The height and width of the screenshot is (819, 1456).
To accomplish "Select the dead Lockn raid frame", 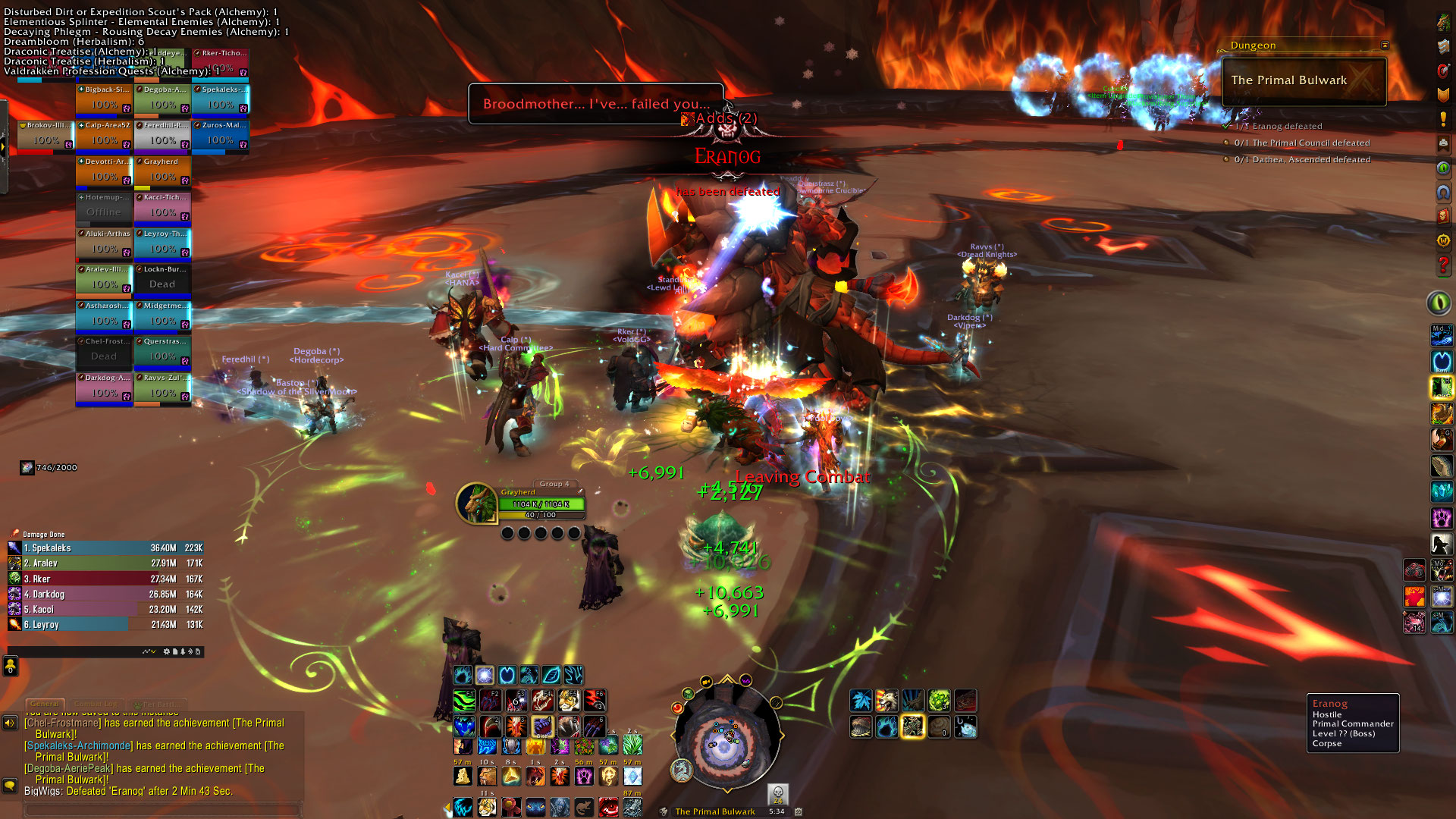I will coord(162,280).
